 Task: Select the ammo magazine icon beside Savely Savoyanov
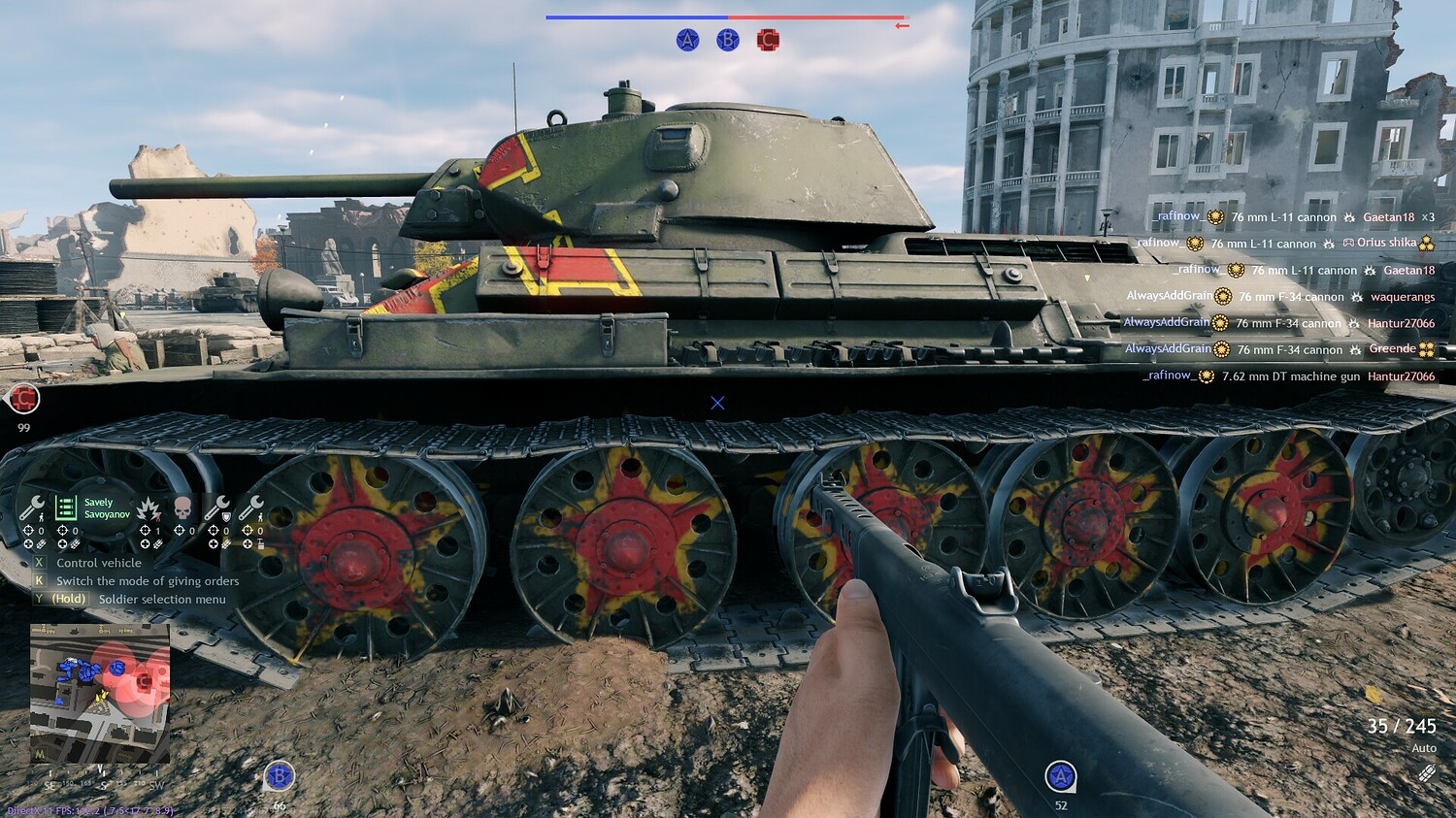[x=66, y=507]
